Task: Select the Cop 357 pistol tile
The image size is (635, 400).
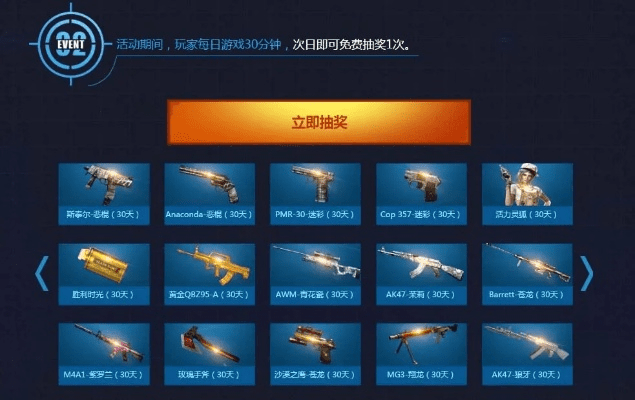Action: (x=421, y=192)
